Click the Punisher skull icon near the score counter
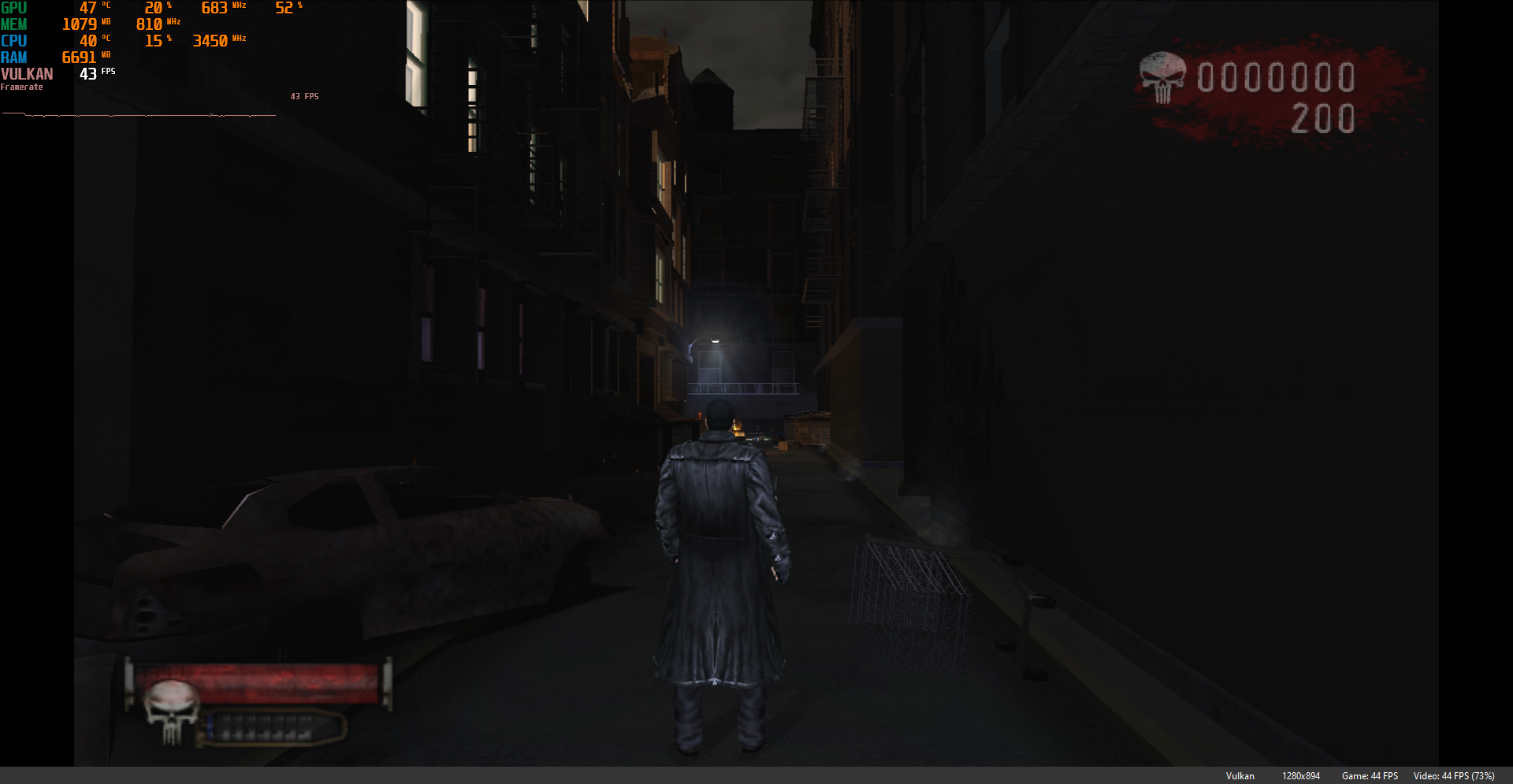The width and height of the screenshot is (1513, 784). pyautogui.click(x=1162, y=76)
